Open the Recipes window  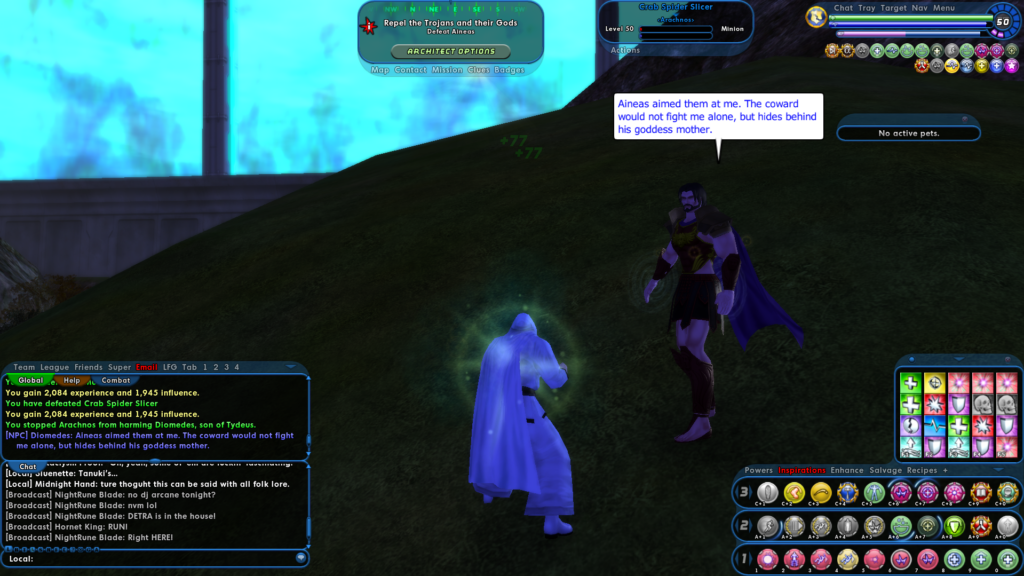pyautogui.click(x=922, y=470)
